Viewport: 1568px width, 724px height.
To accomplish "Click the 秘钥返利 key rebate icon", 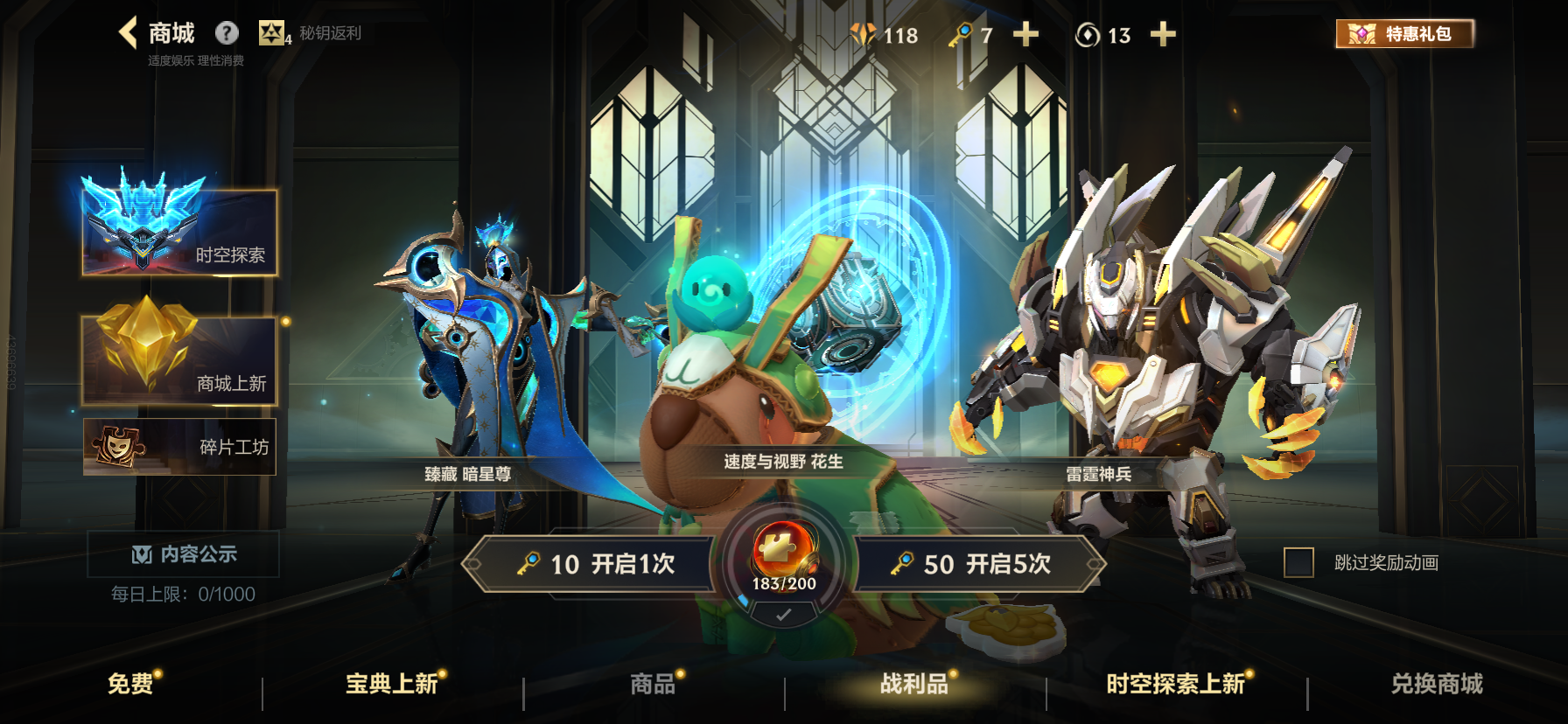I will click(x=276, y=33).
